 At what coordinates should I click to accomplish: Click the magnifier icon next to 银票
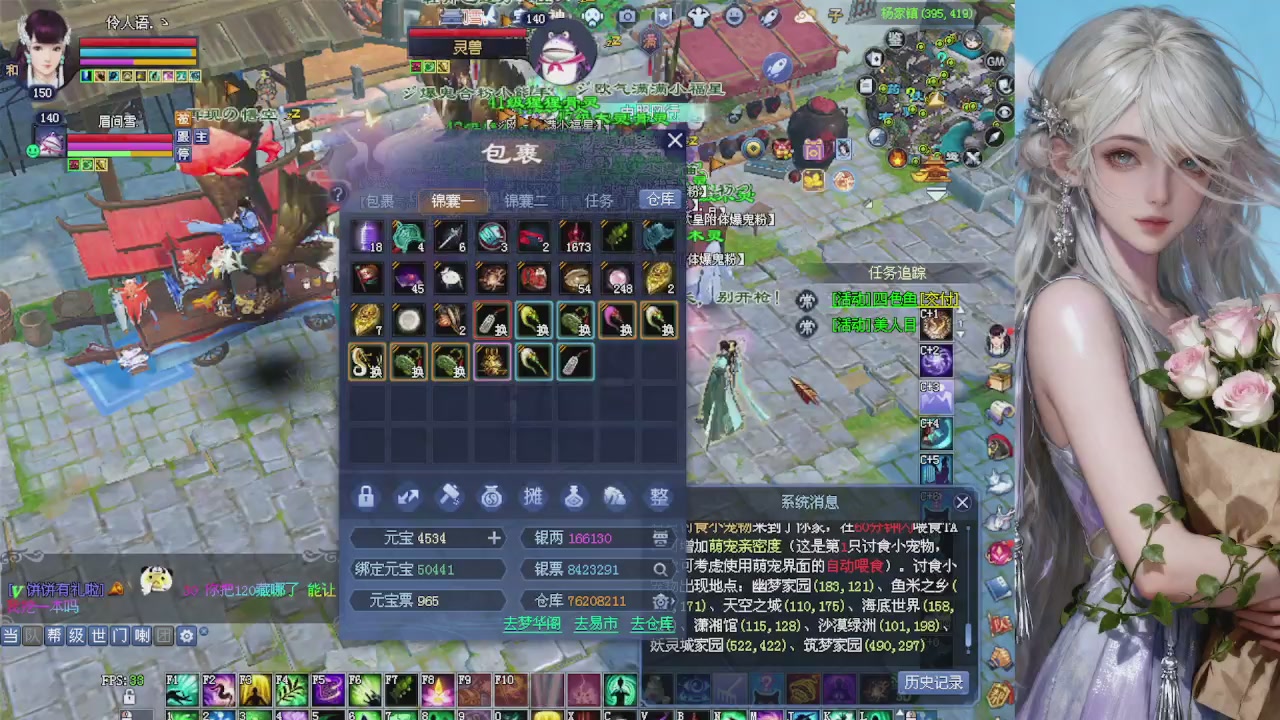pos(660,569)
